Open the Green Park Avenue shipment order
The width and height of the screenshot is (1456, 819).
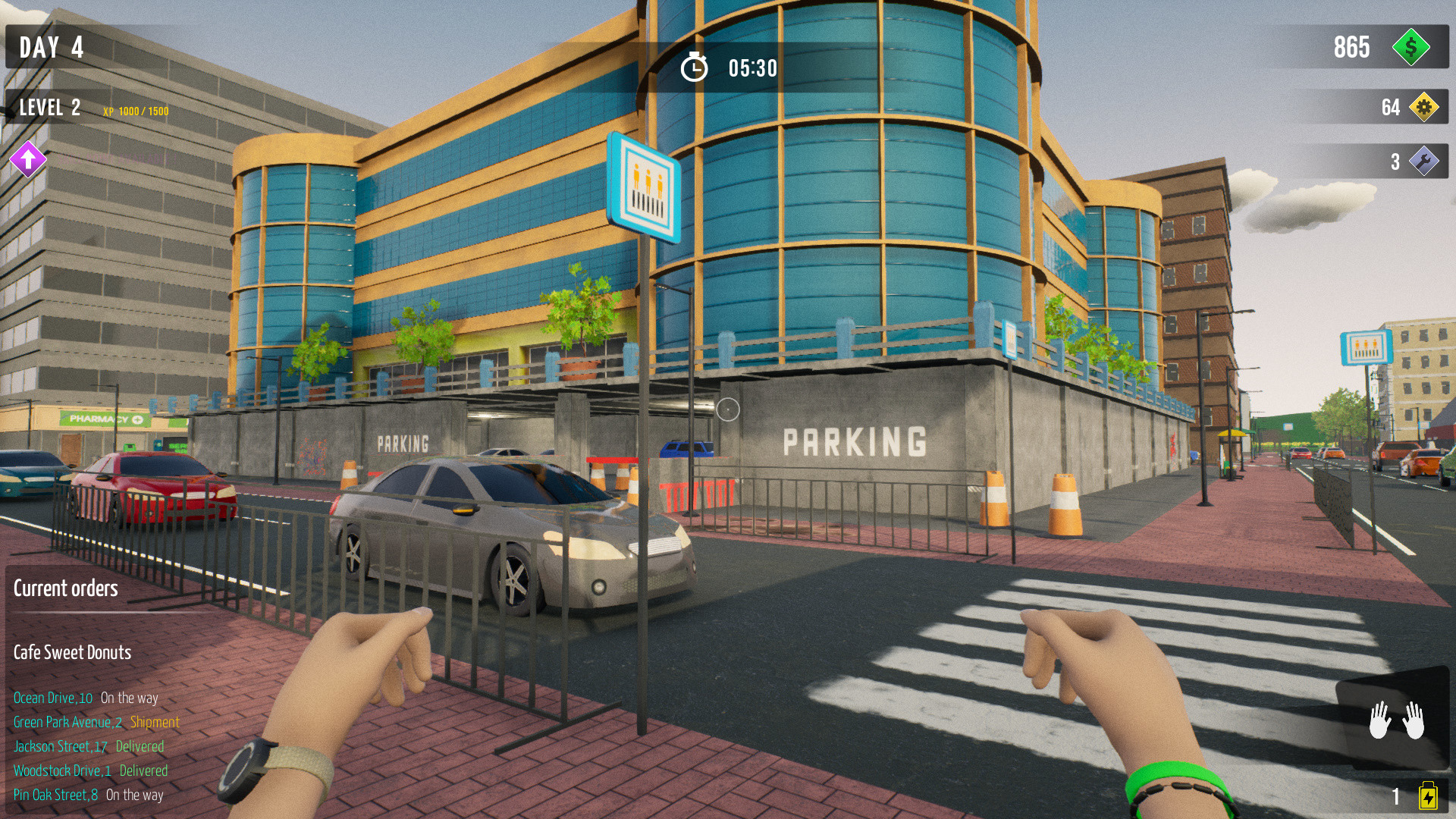click(96, 723)
